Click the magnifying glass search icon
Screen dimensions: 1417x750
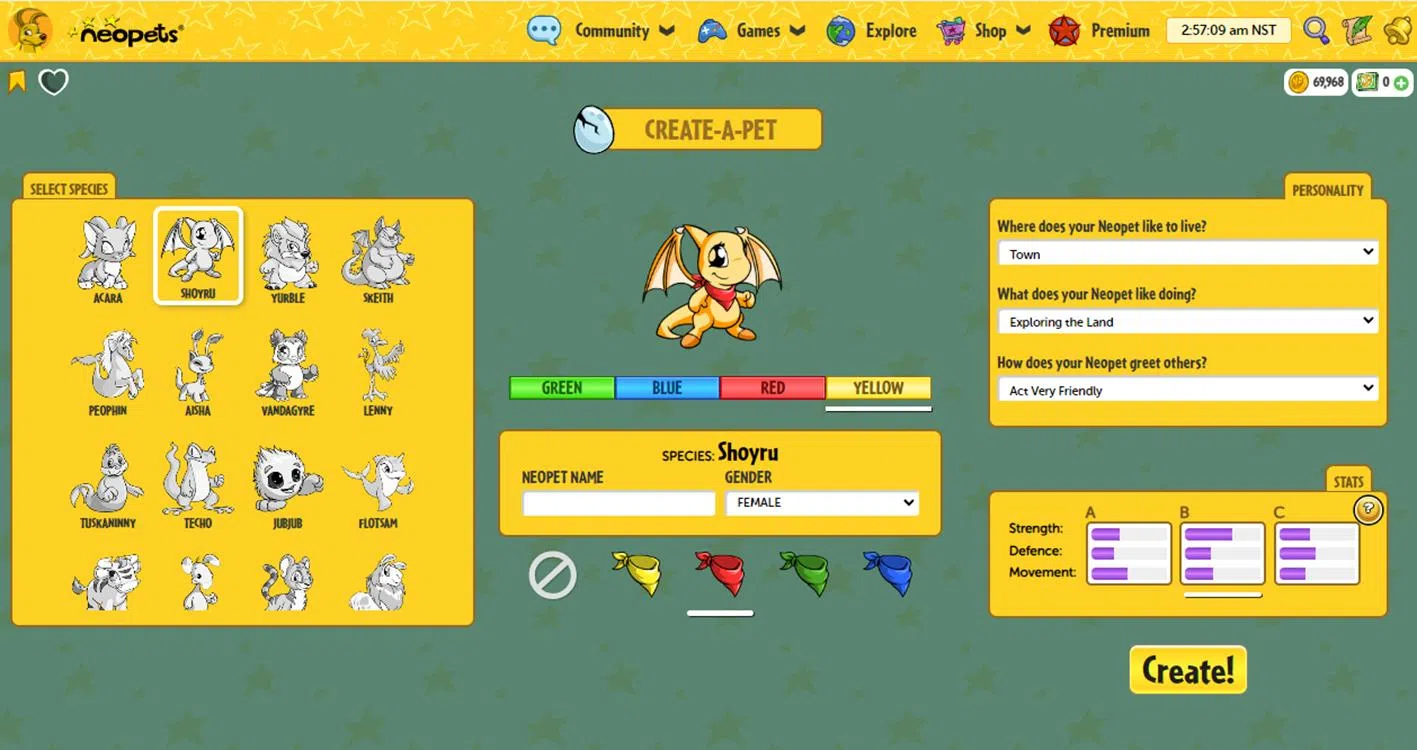point(1316,31)
